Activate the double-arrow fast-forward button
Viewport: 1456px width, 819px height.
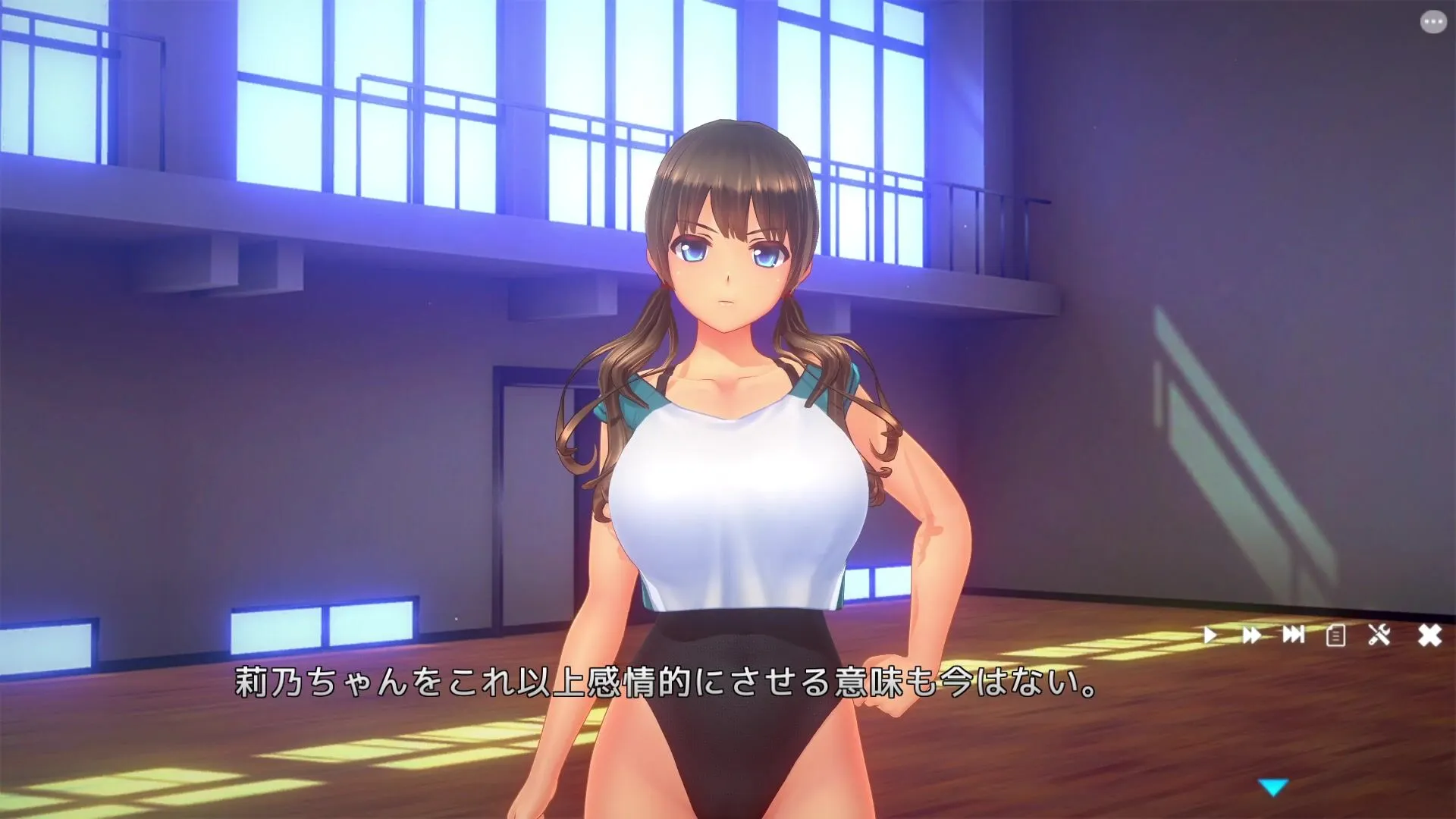click(1252, 635)
